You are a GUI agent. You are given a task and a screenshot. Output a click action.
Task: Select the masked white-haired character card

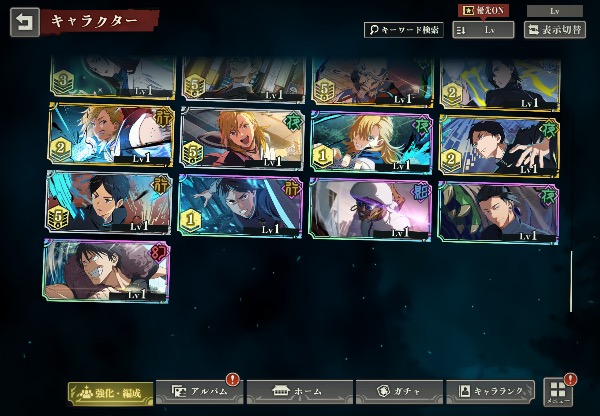[370, 208]
